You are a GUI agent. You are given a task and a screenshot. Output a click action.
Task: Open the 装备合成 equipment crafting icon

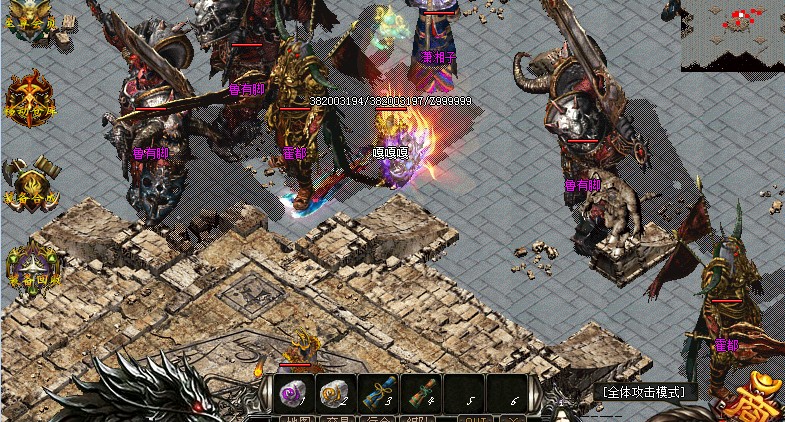30,181
